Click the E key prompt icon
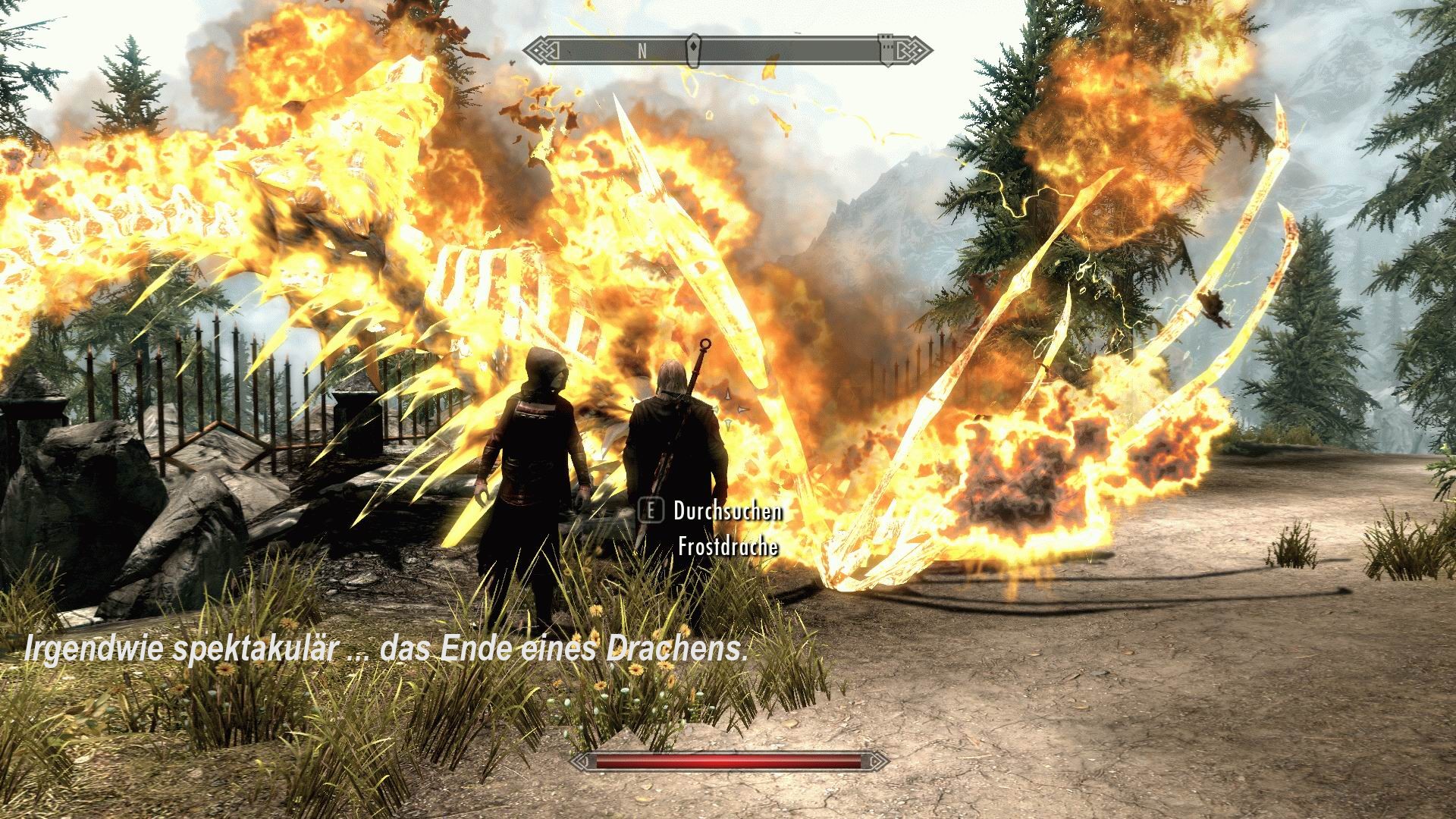Viewport: 1456px width, 819px height. tap(651, 511)
